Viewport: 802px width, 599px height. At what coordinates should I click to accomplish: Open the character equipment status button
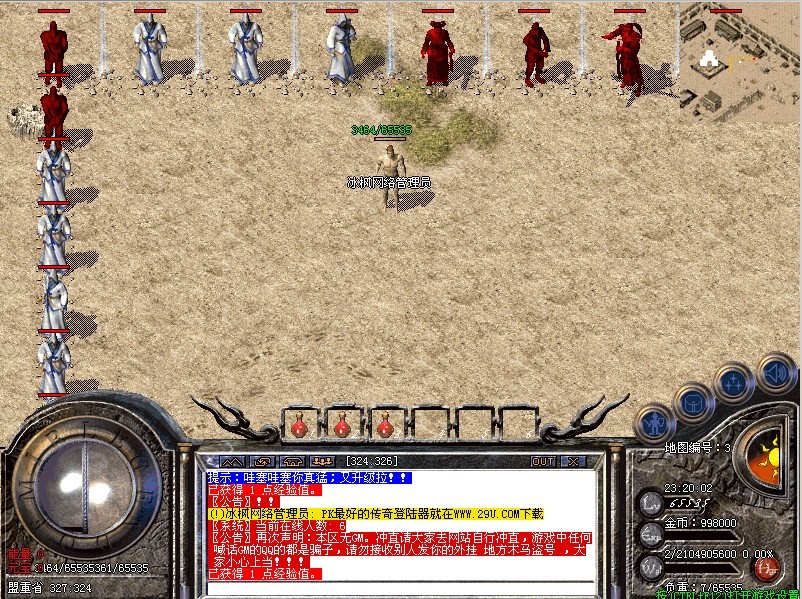tap(655, 423)
